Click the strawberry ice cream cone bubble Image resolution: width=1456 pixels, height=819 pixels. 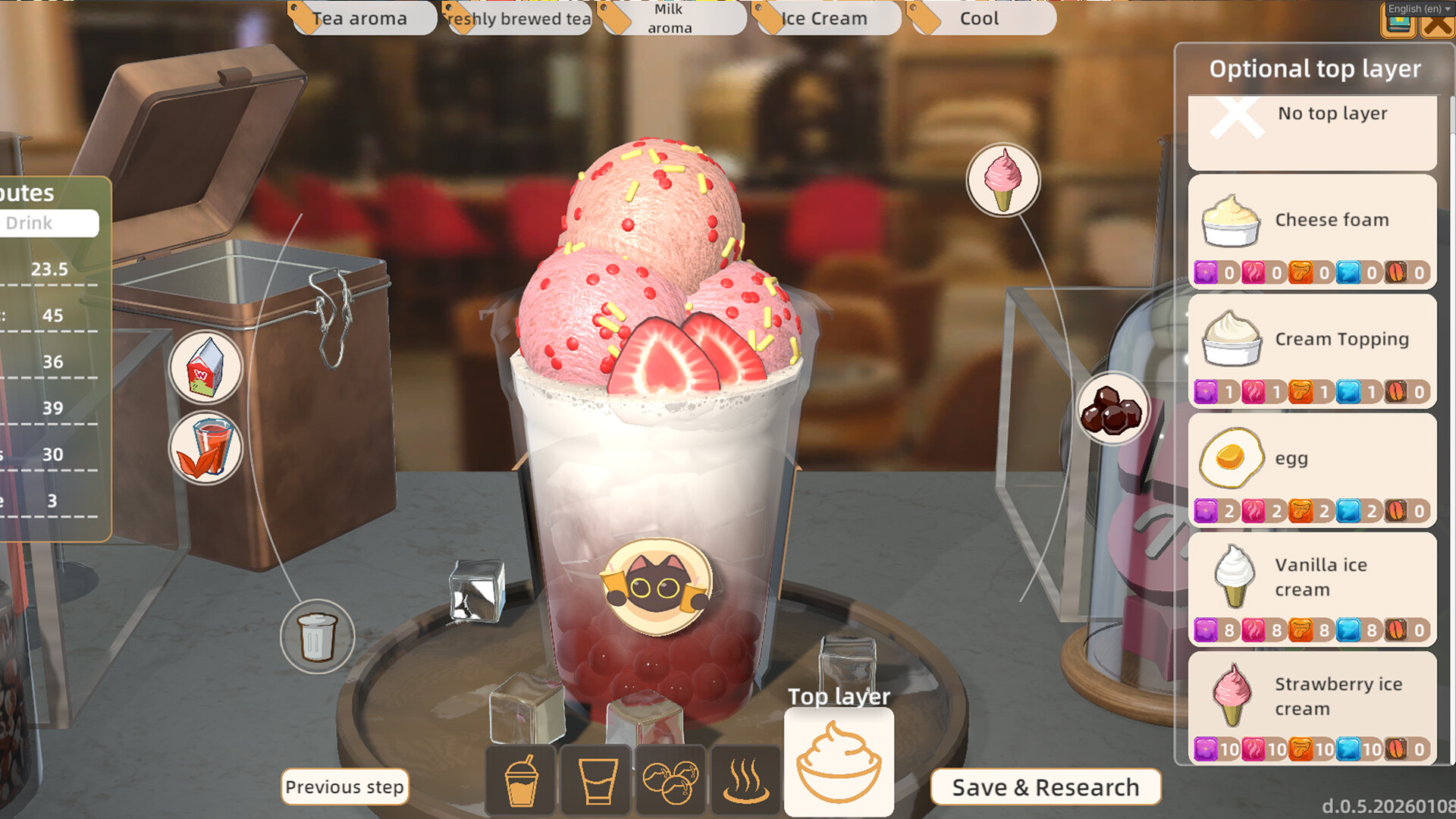point(1003,180)
